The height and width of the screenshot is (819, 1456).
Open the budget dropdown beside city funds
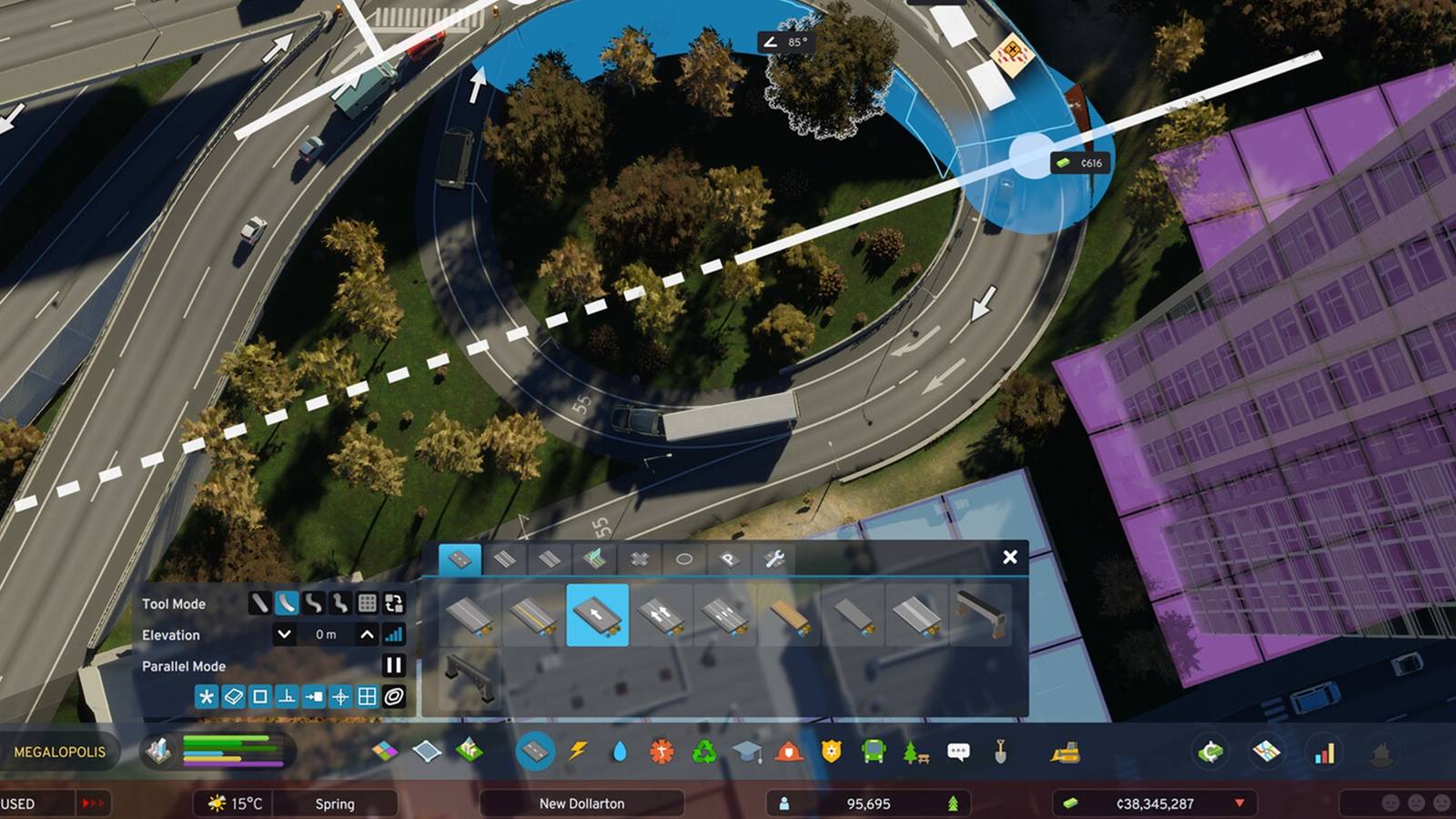coord(1238,804)
